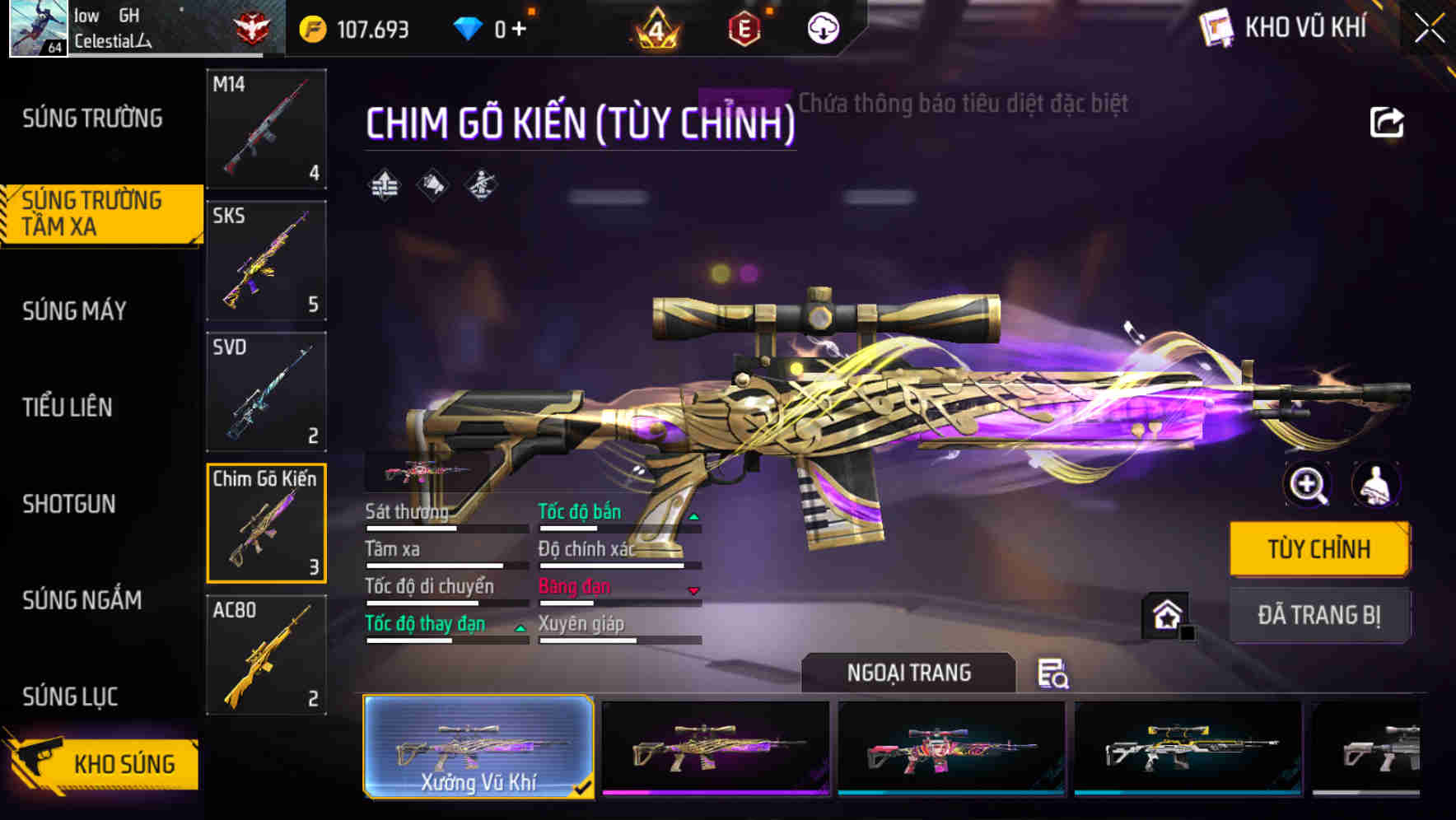
Task: Expand the Băng đạn stat indicator
Action: [694, 591]
